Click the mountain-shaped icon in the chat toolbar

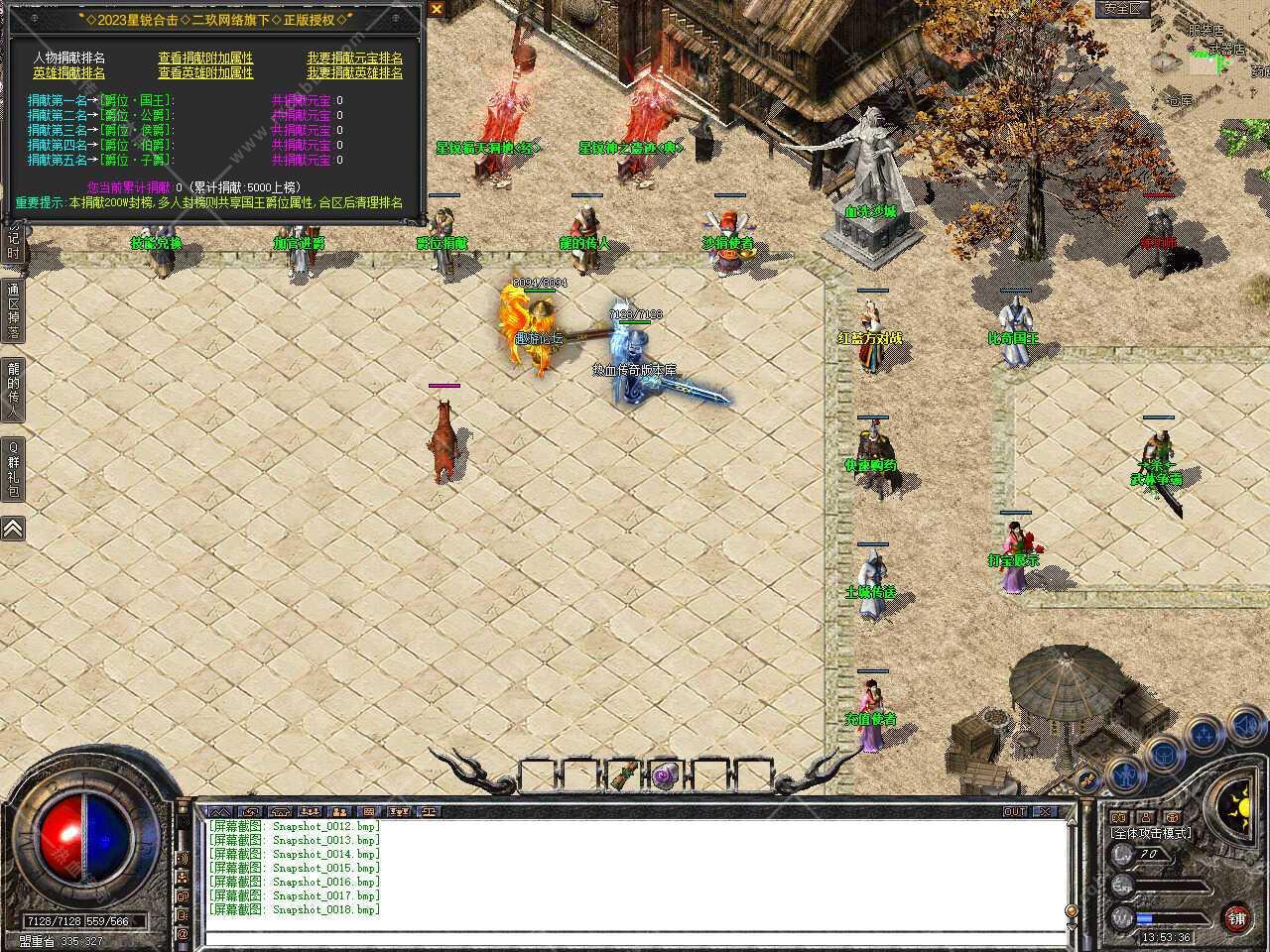click(220, 811)
